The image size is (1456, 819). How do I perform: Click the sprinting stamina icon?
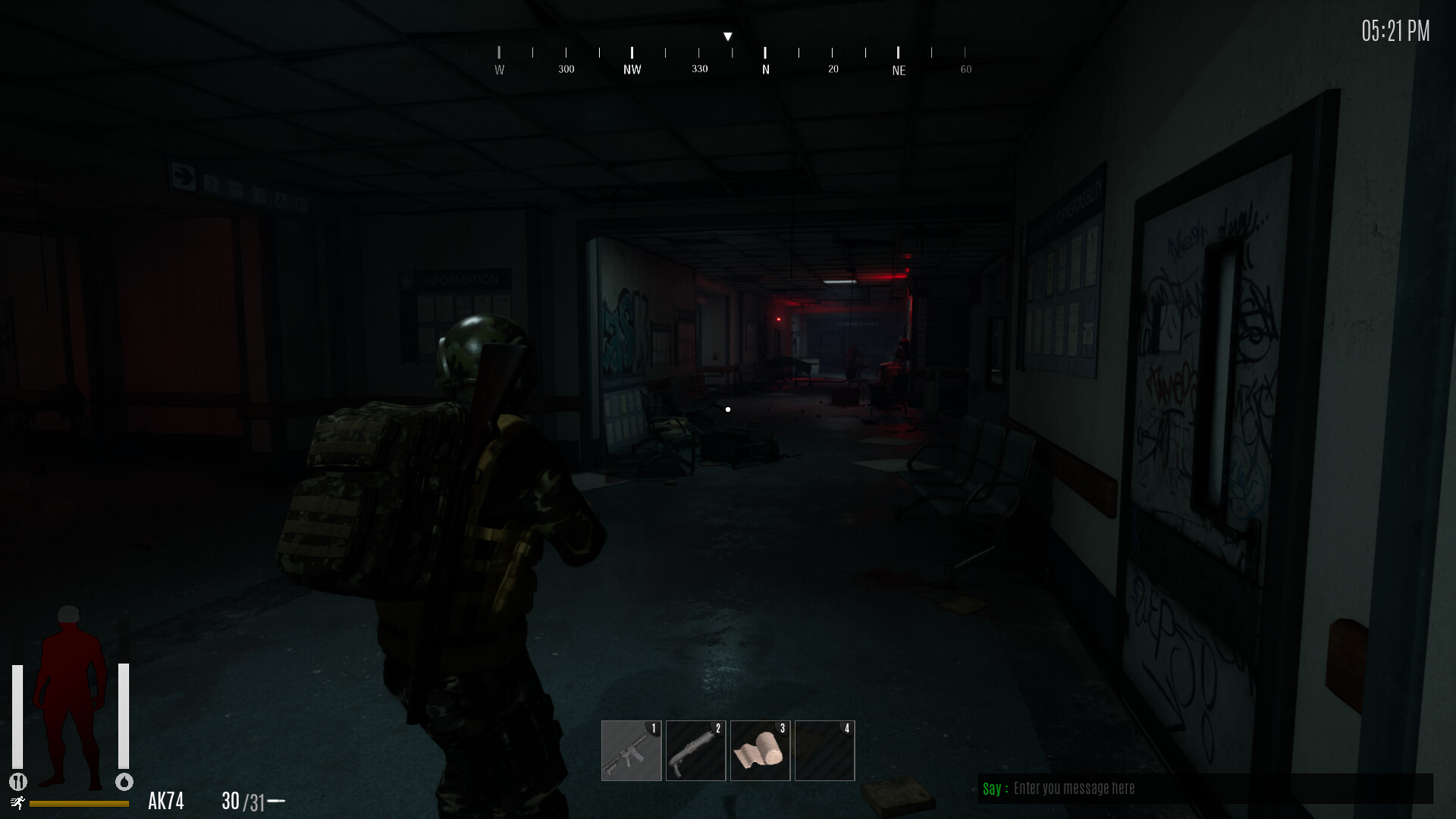pyautogui.click(x=19, y=802)
